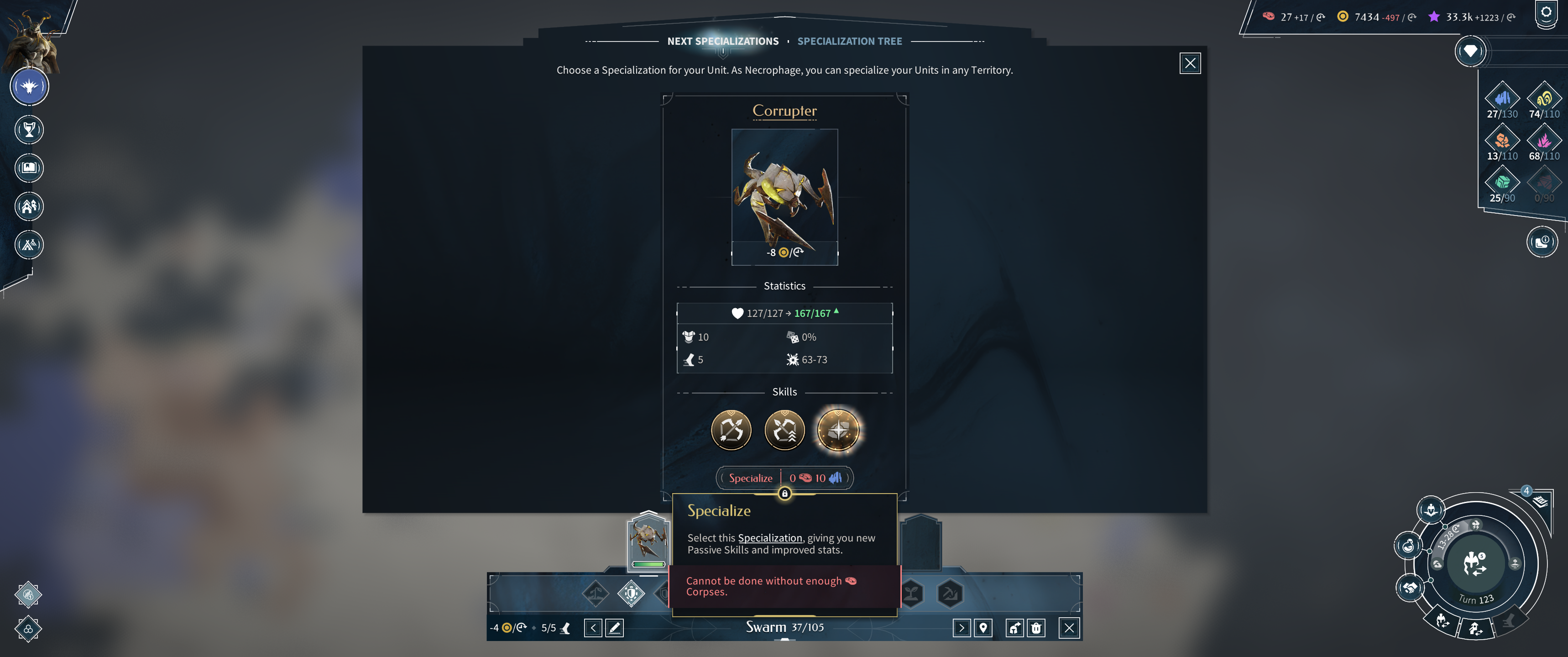Image resolution: width=1568 pixels, height=657 pixels.
Task: End turn via the central helmet button
Action: click(x=1475, y=563)
